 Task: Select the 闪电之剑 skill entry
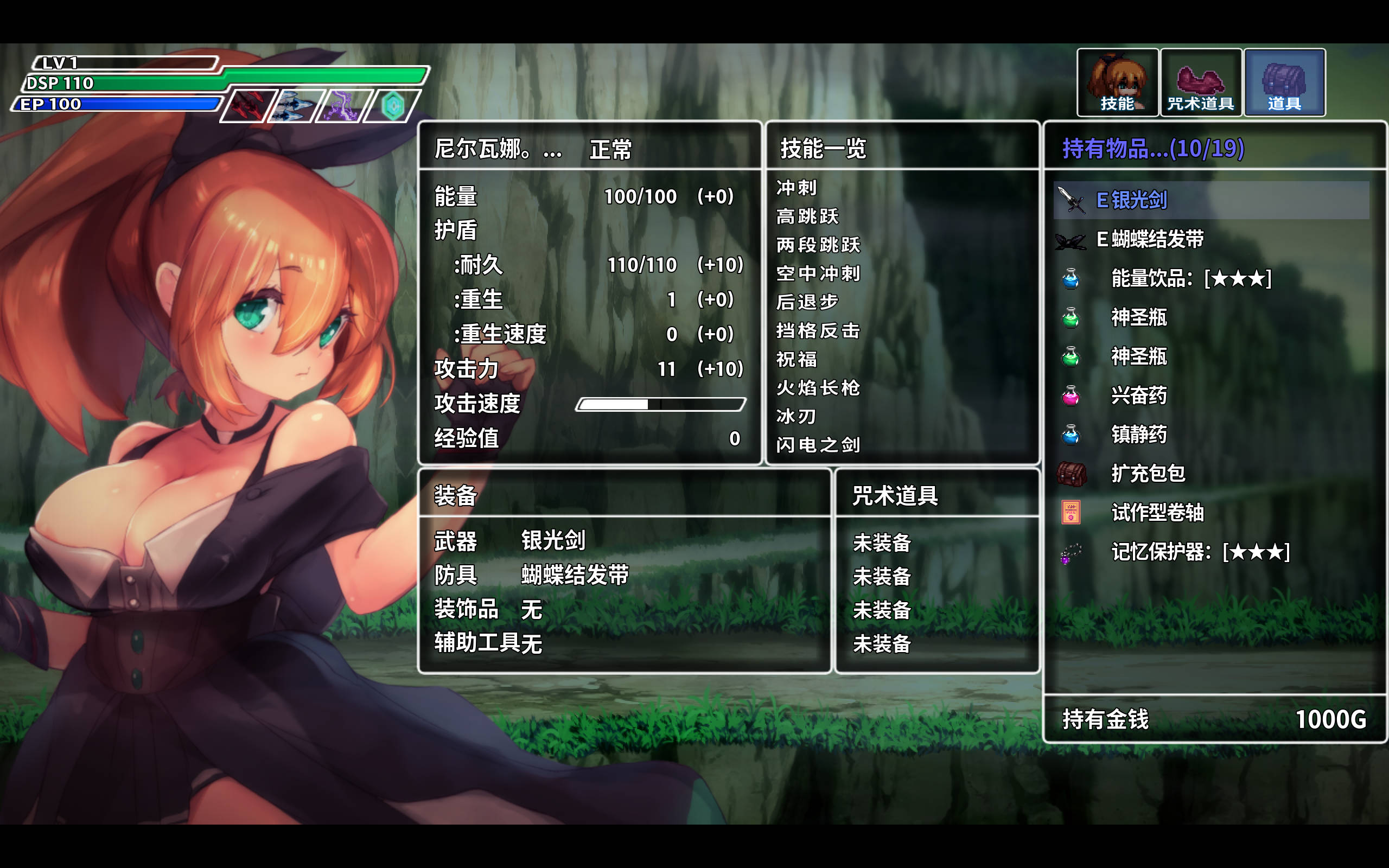818,445
